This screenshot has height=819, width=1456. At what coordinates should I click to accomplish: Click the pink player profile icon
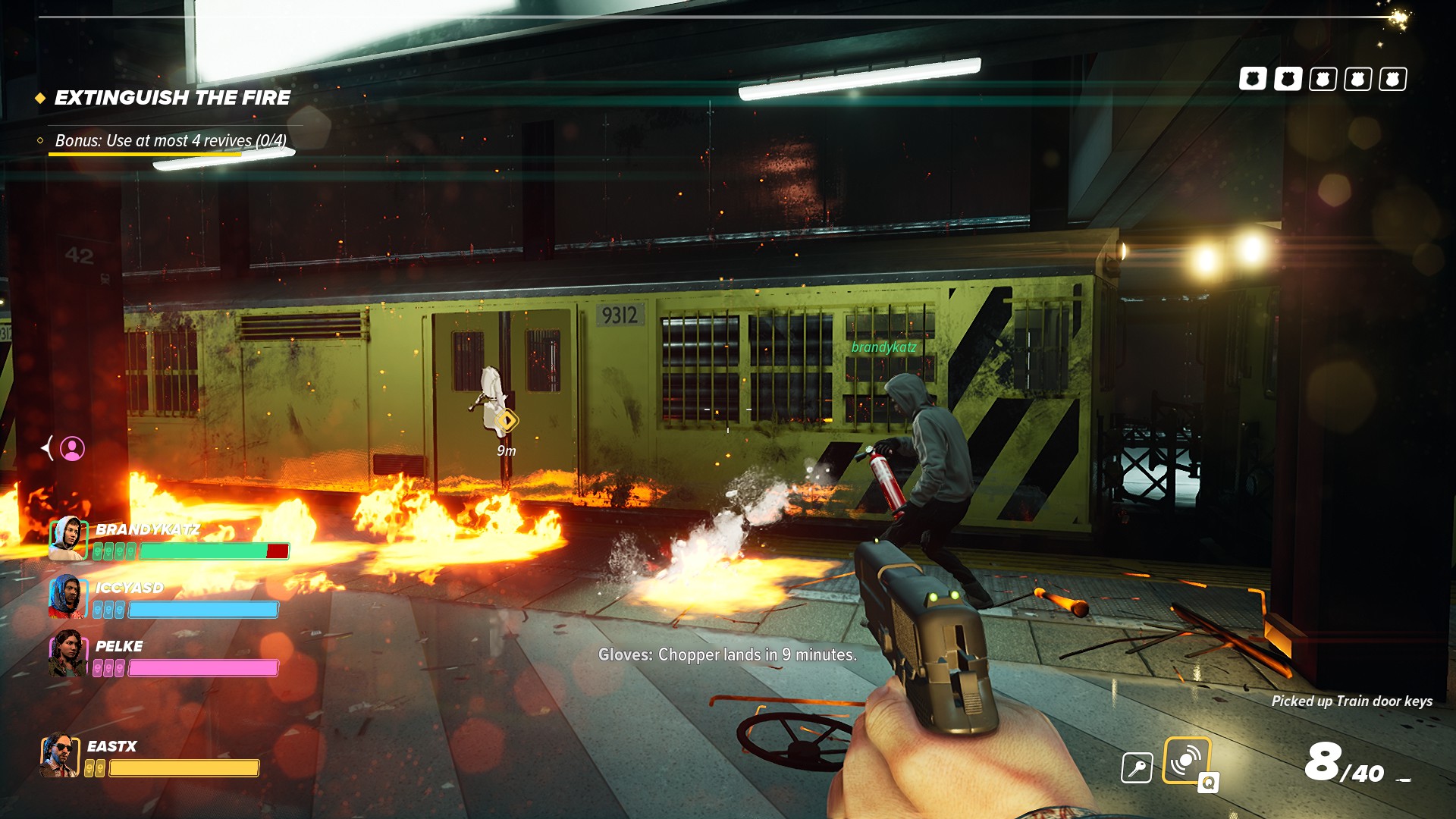pyautogui.click(x=73, y=449)
